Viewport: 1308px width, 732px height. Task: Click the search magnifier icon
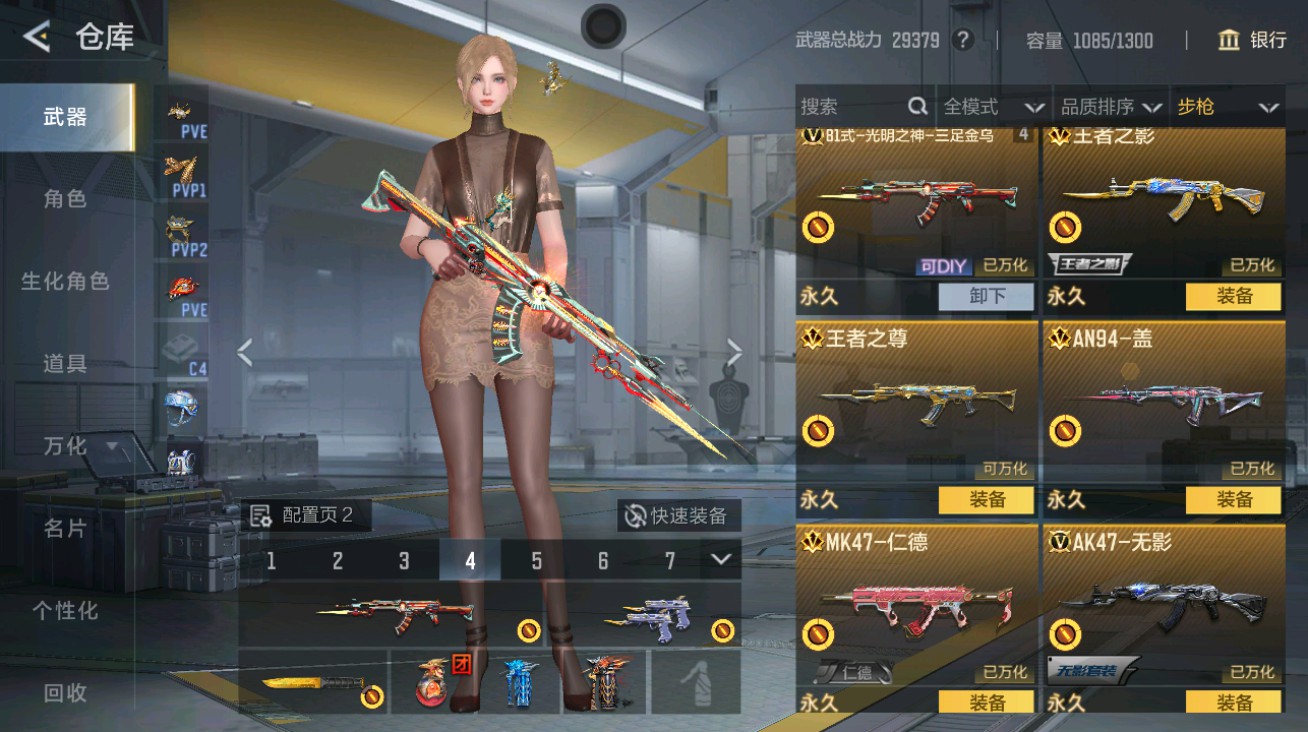tap(917, 105)
